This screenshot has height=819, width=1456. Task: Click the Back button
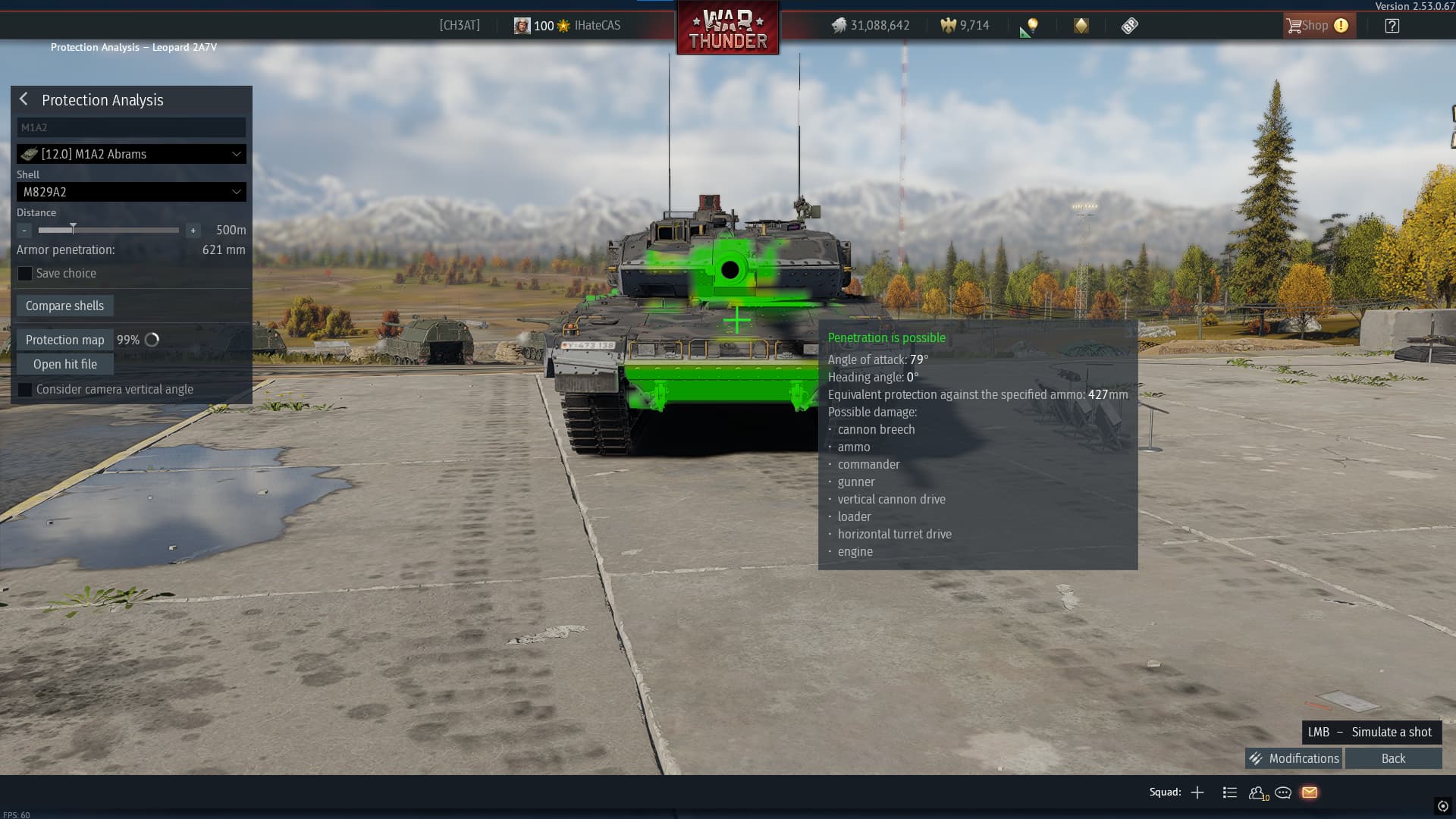1393,758
